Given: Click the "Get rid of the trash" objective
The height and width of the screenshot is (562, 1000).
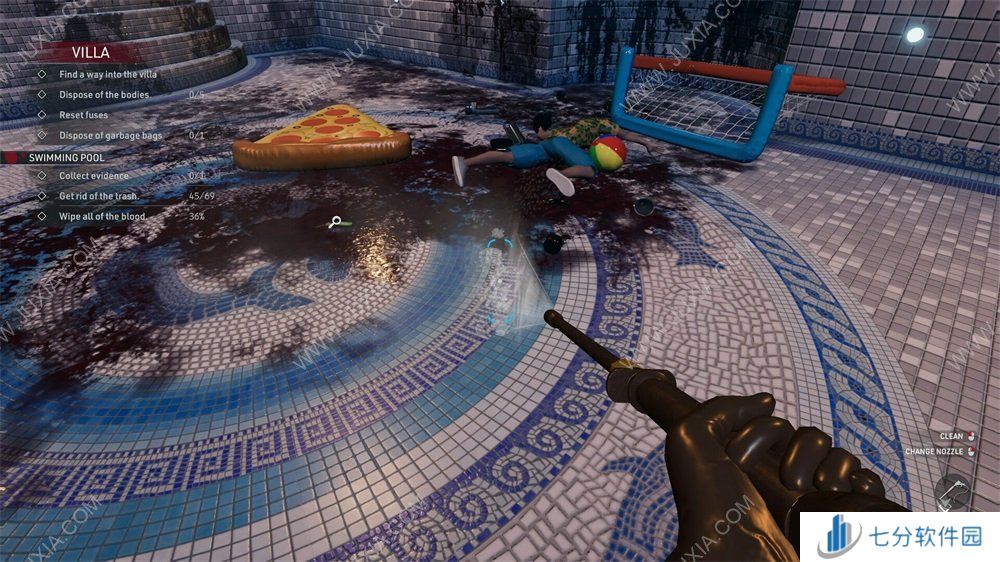Looking at the screenshot, I should coord(99,196).
